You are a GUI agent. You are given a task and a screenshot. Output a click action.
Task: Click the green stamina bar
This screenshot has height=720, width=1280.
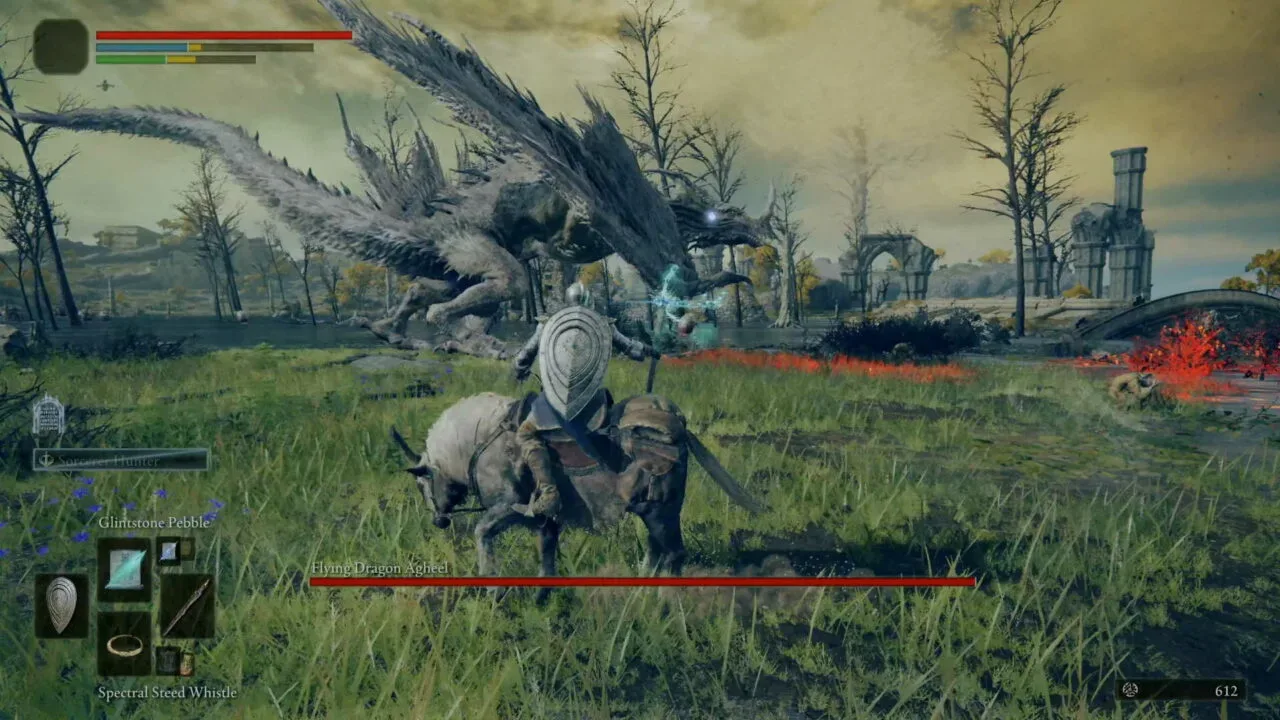point(130,59)
